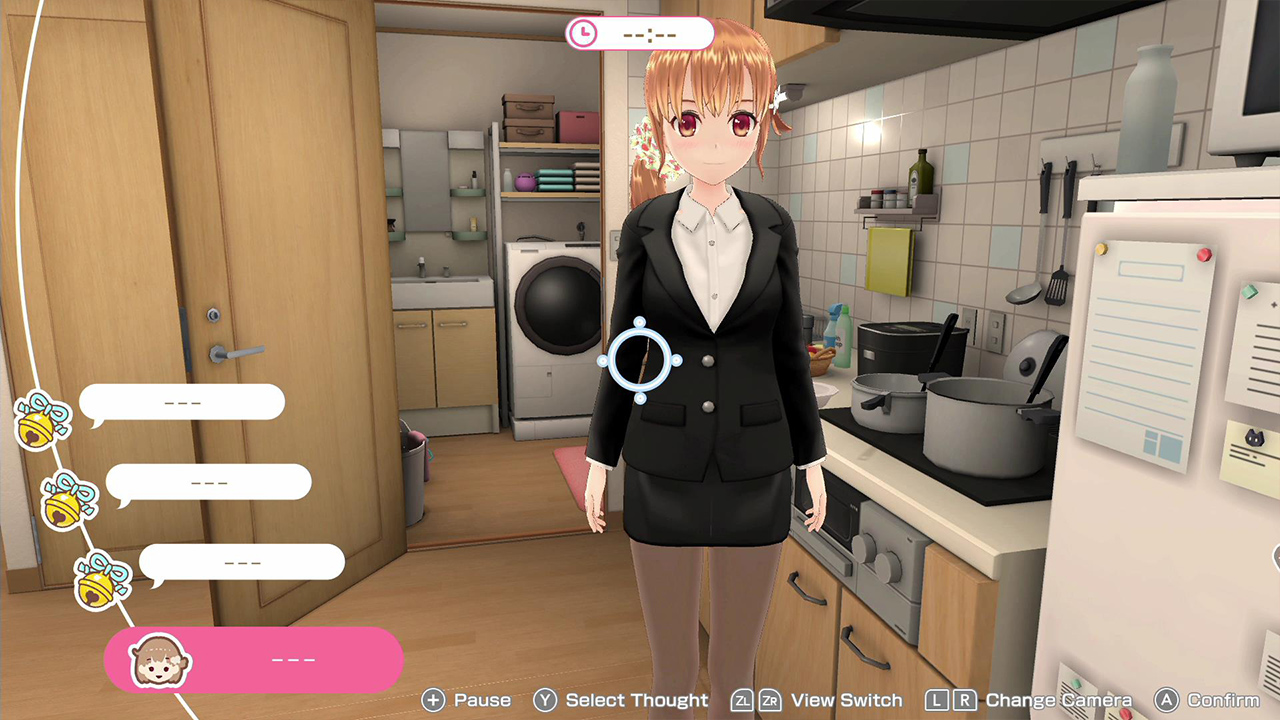1280x720 pixels.
Task: Select the second thought bubble response
Action: coord(209,481)
